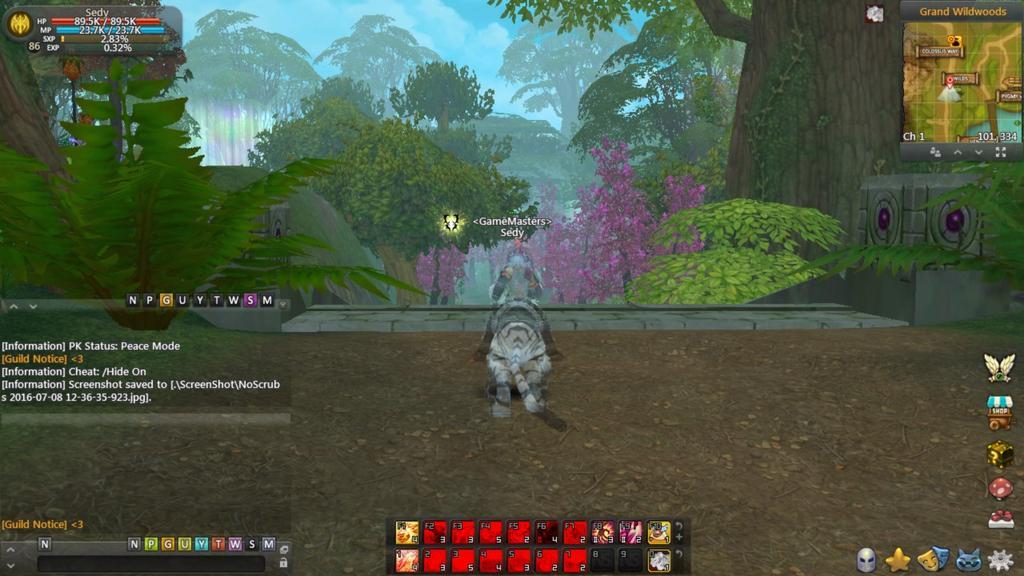Open the winged emblem menu icon
The image size is (1024, 576).
999,367
